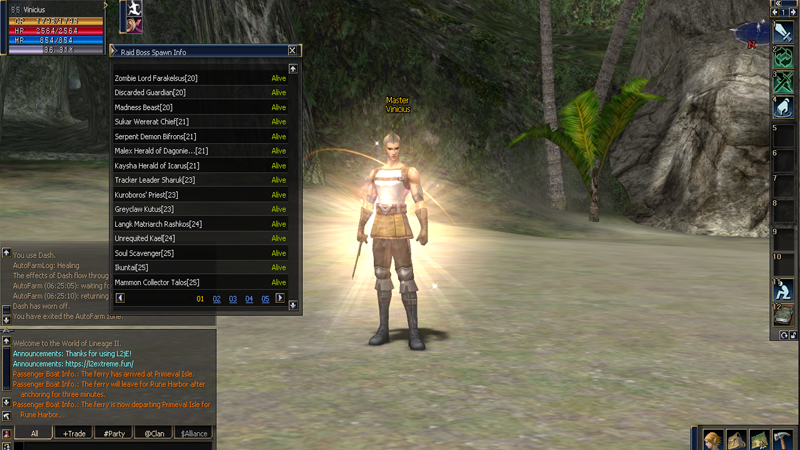The image size is (800, 450).
Task: Click the next page arrow in boss list
Action: pyautogui.click(x=280, y=298)
